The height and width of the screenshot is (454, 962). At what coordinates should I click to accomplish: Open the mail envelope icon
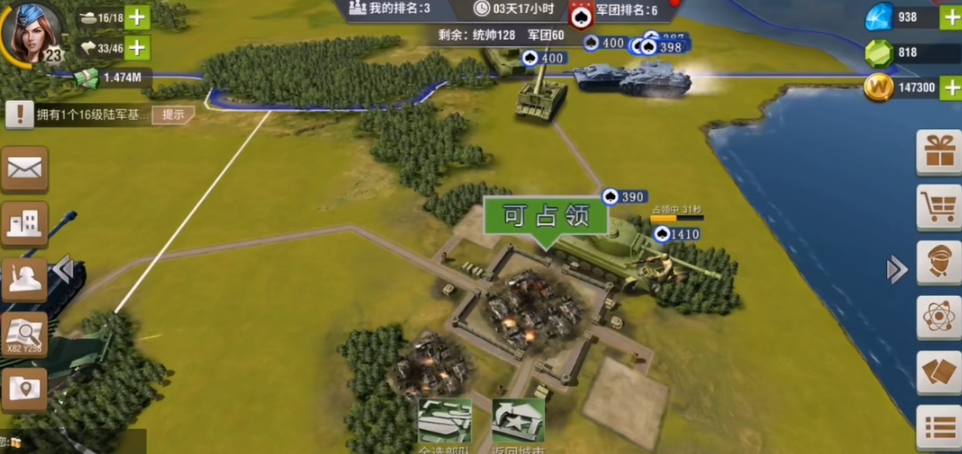(x=24, y=168)
